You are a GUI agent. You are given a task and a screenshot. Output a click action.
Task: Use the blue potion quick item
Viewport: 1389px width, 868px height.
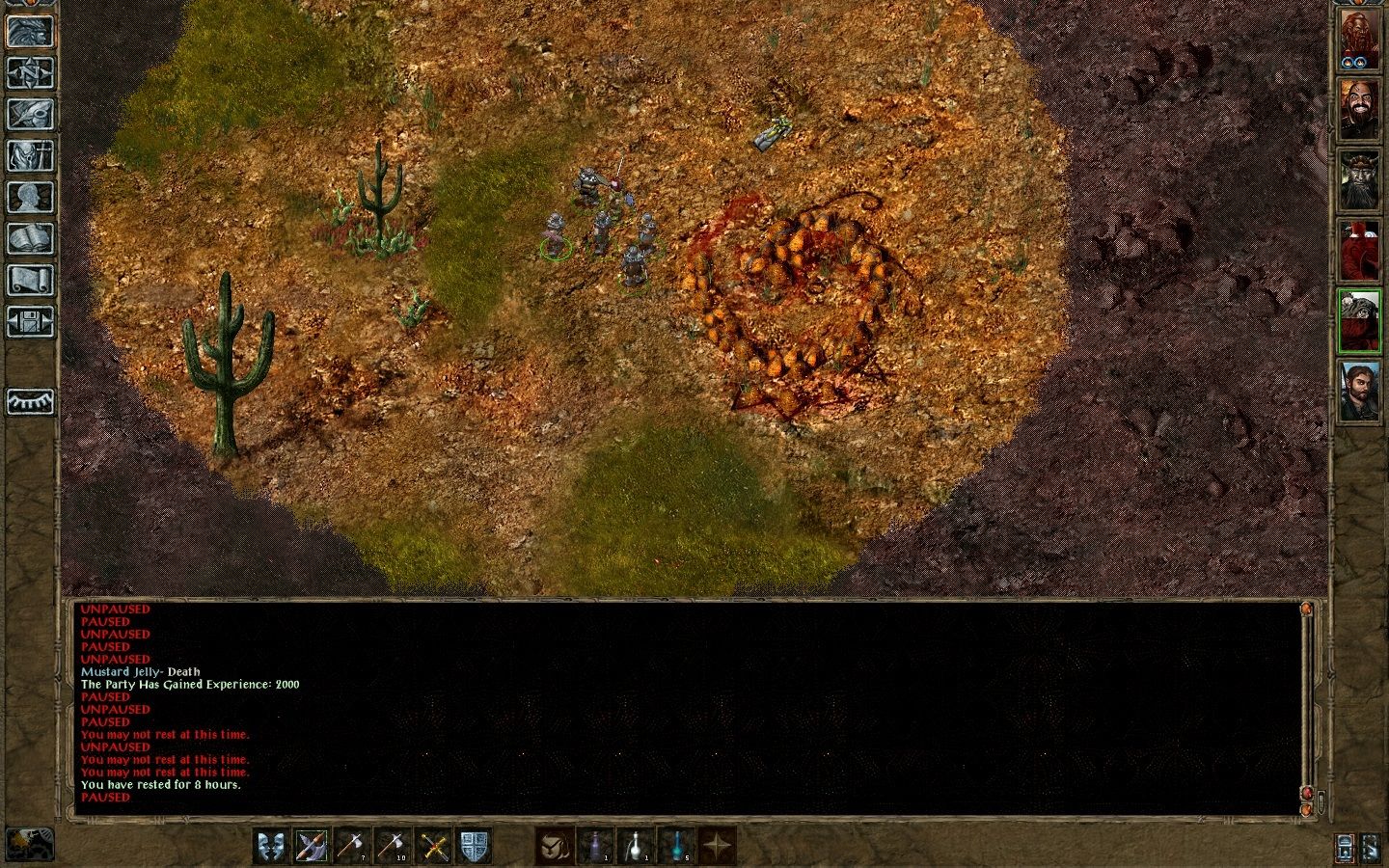click(x=675, y=847)
